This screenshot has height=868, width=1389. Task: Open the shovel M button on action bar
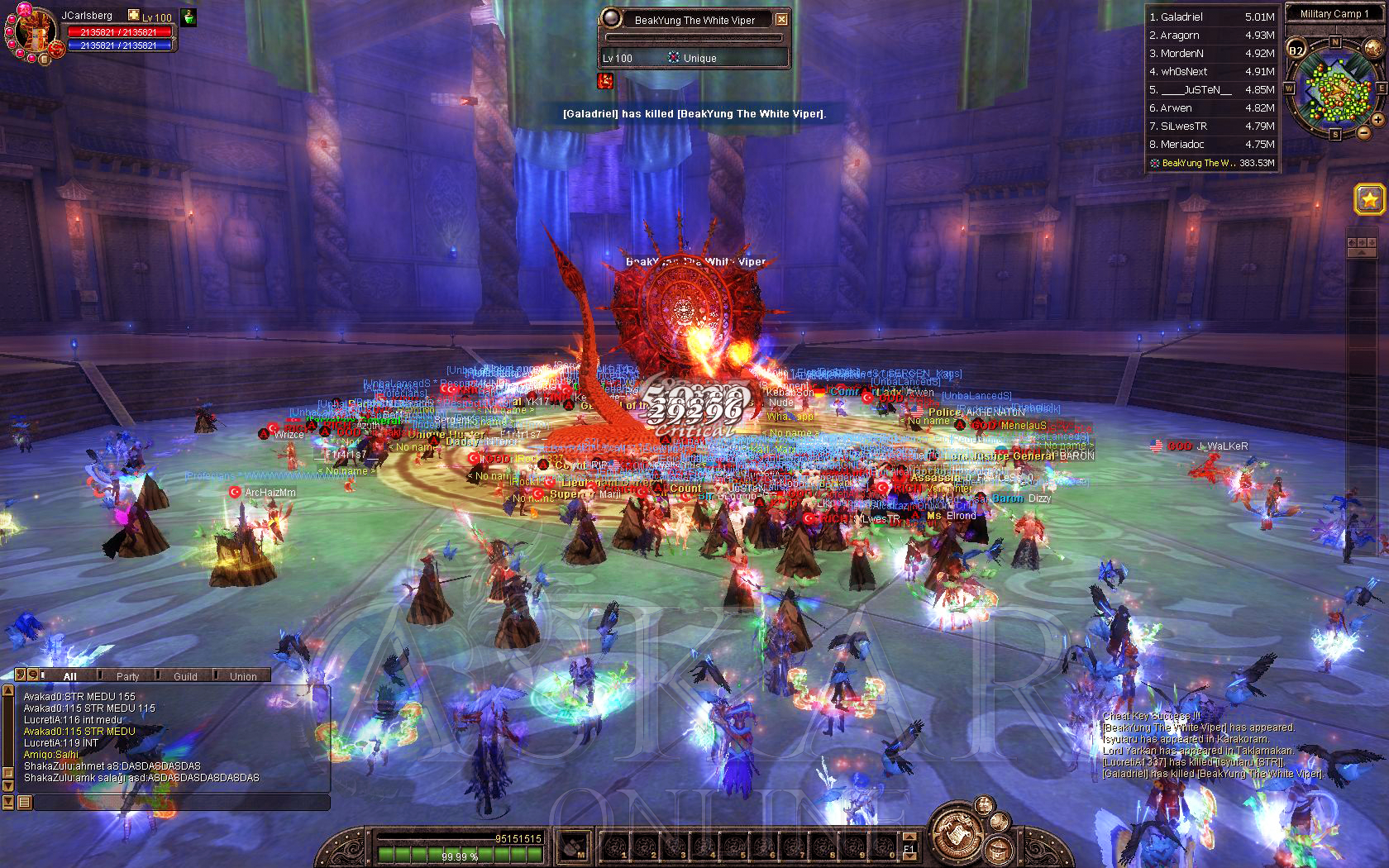coord(575,847)
